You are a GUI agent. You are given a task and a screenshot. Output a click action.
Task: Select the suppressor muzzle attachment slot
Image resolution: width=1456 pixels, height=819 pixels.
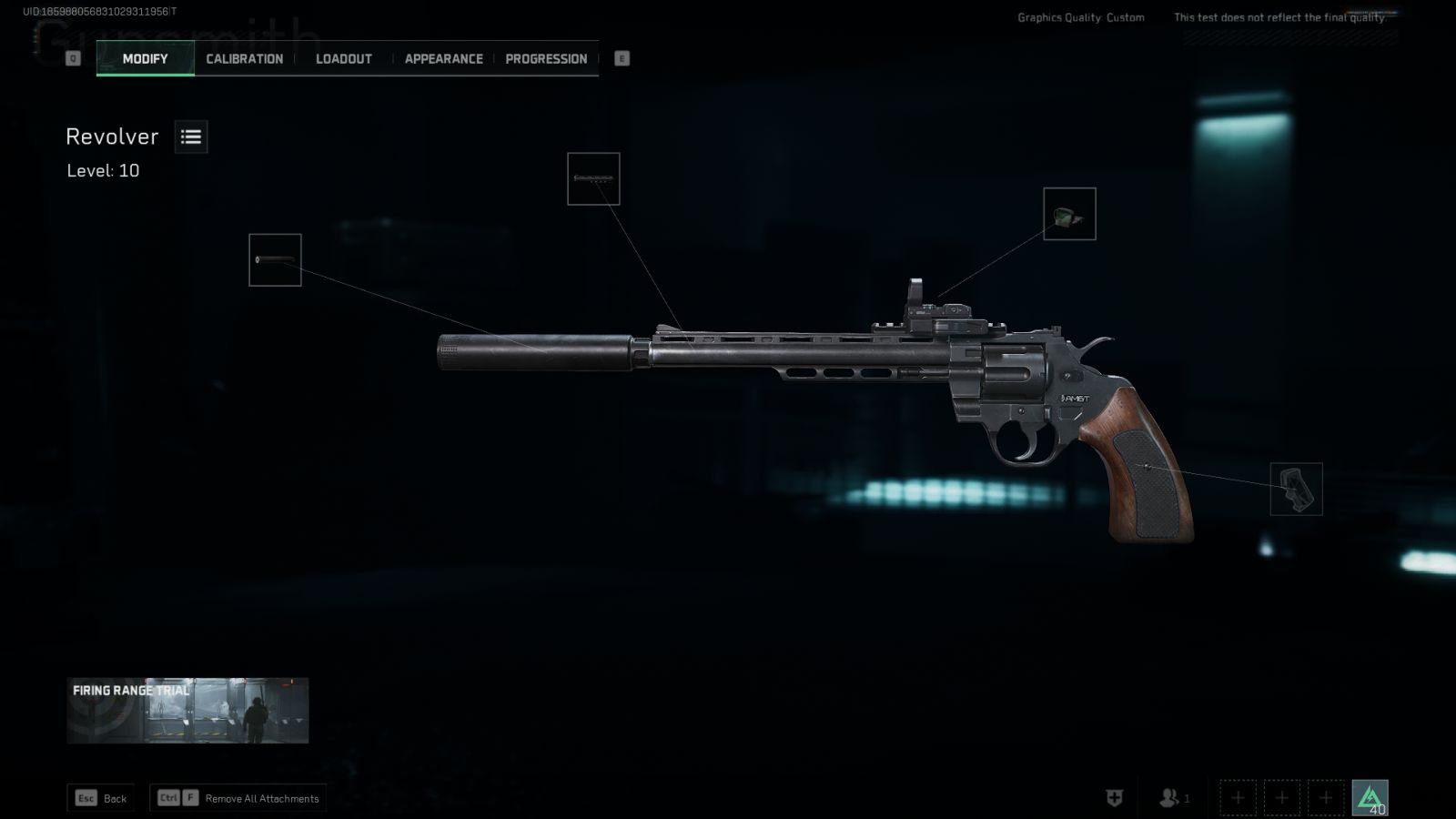pos(275,260)
